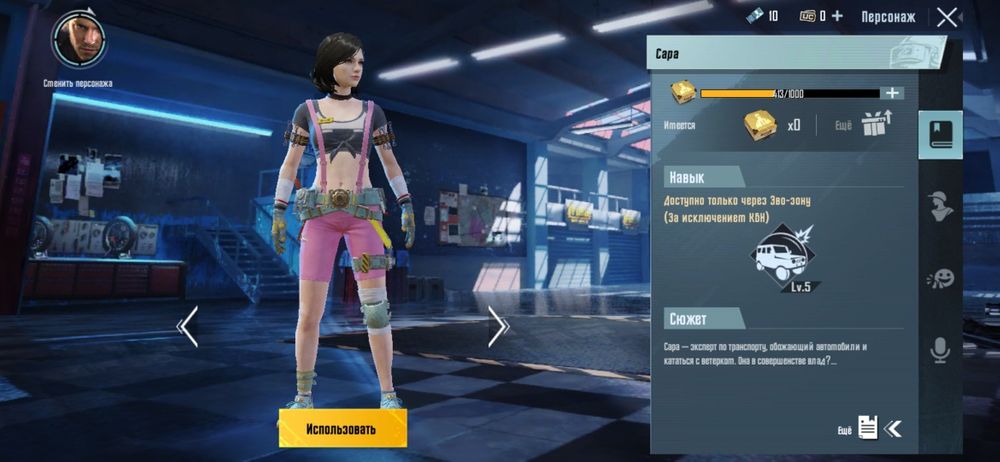Switch to the emote smiley tab
This screenshot has width=1000, height=462.
click(x=940, y=278)
